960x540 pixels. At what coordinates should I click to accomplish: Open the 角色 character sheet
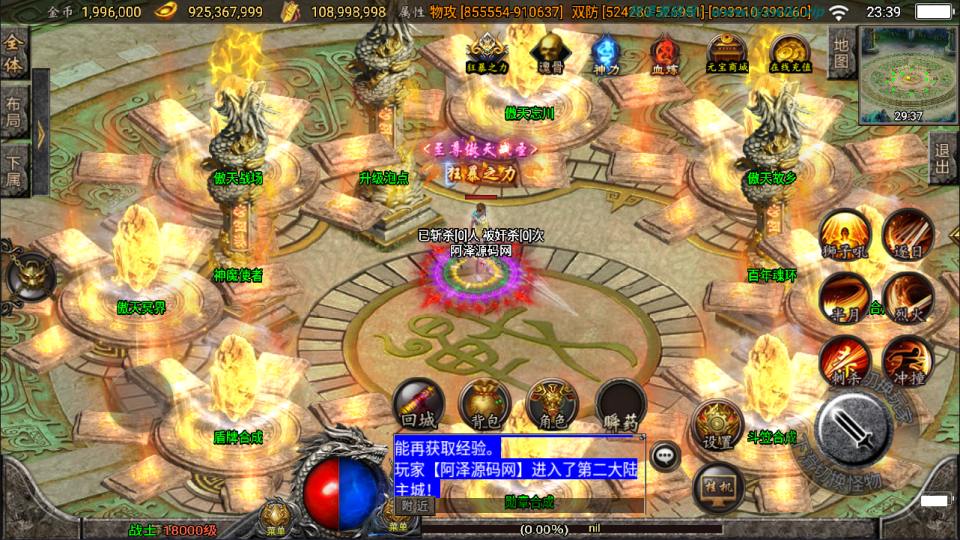click(552, 405)
